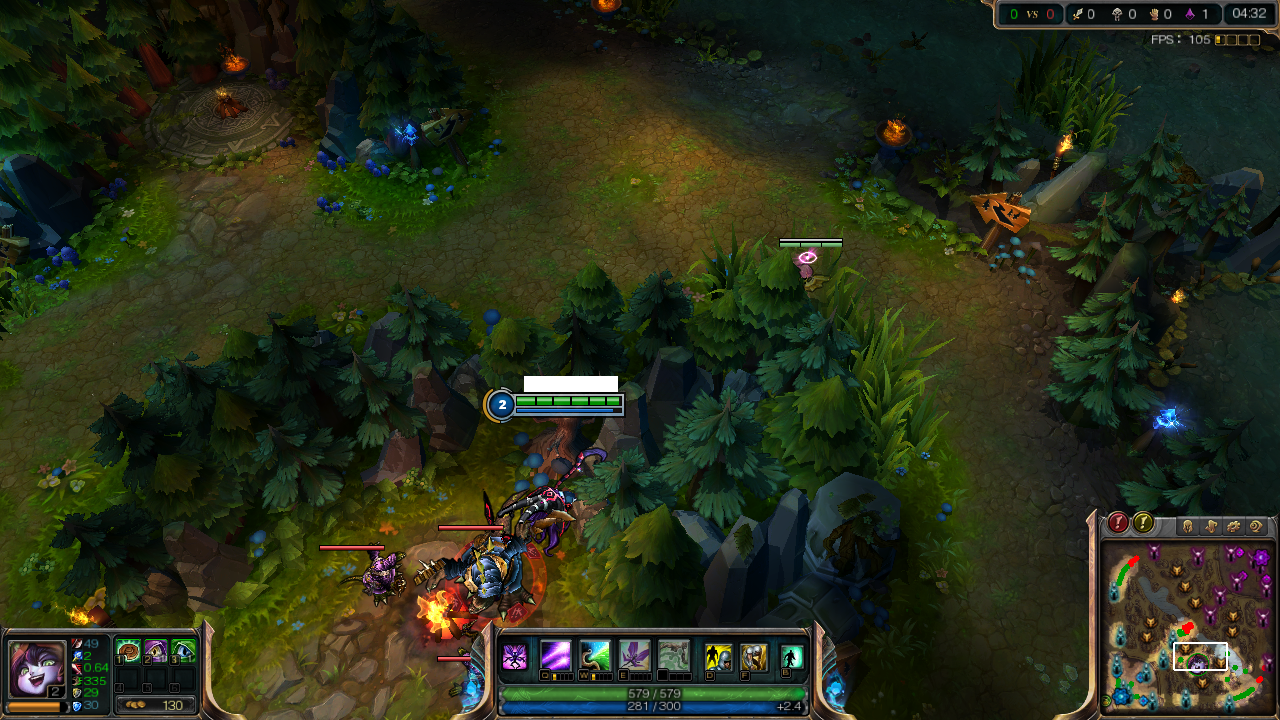Viewport: 1280px width, 720px height.
Task: Select the purple ward item in slot 2
Action: coord(156,652)
